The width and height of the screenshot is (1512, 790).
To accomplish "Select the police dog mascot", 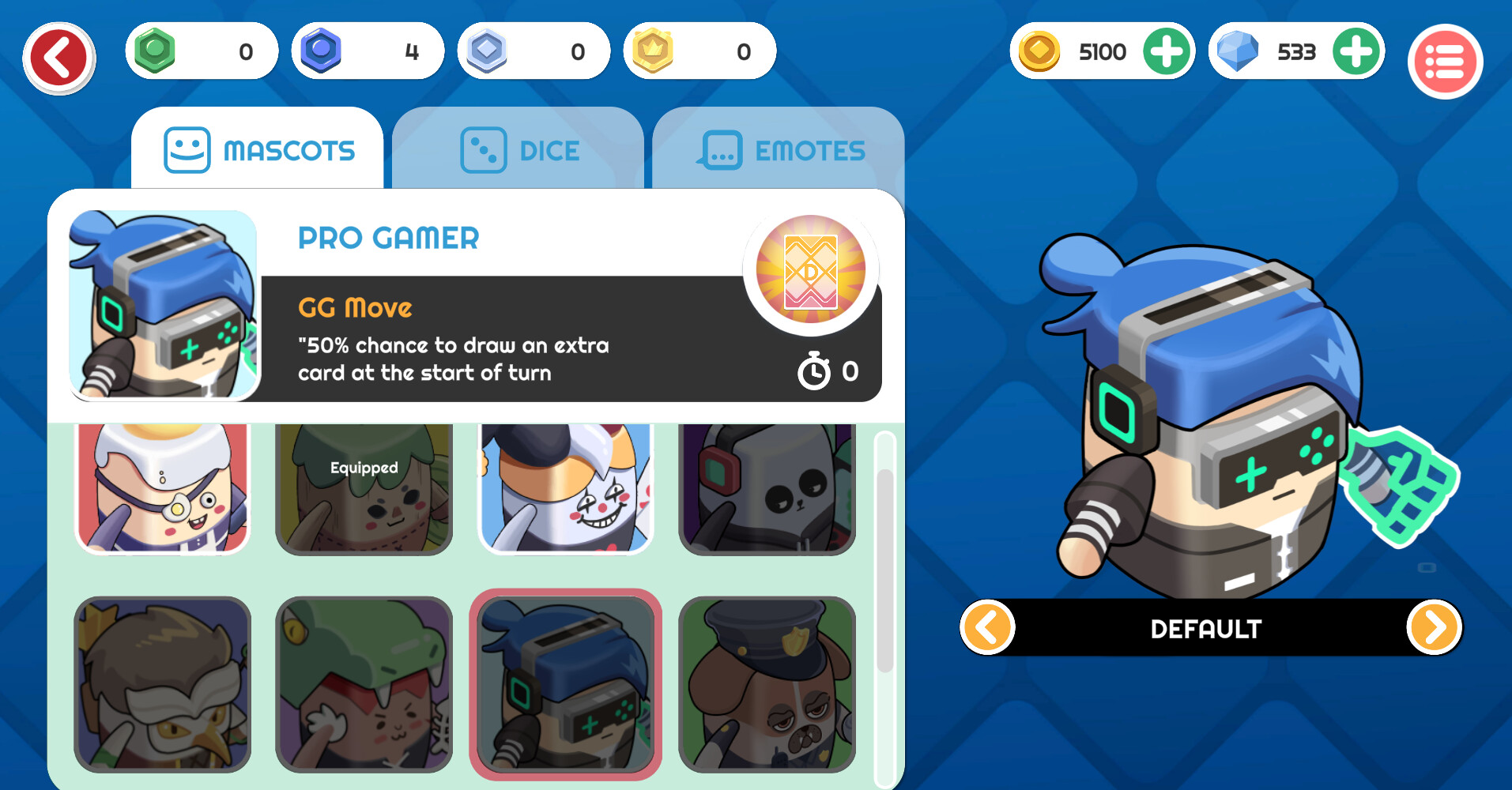I will [x=767, y=683].
